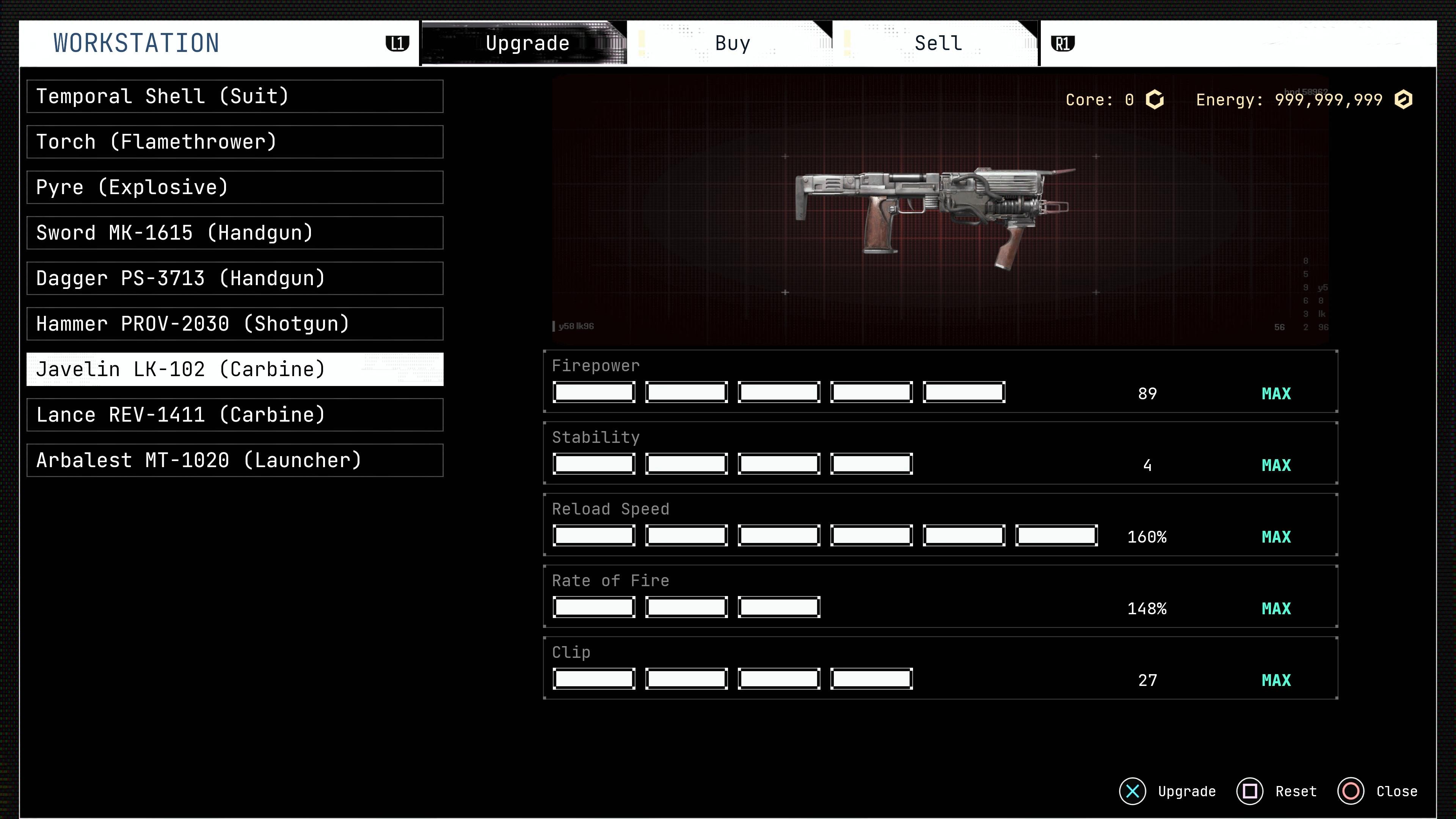Choose Arbalest MT-1020 (Launcher)
Viewport: 1456px width, 819px height.
[x=235, y=461]
